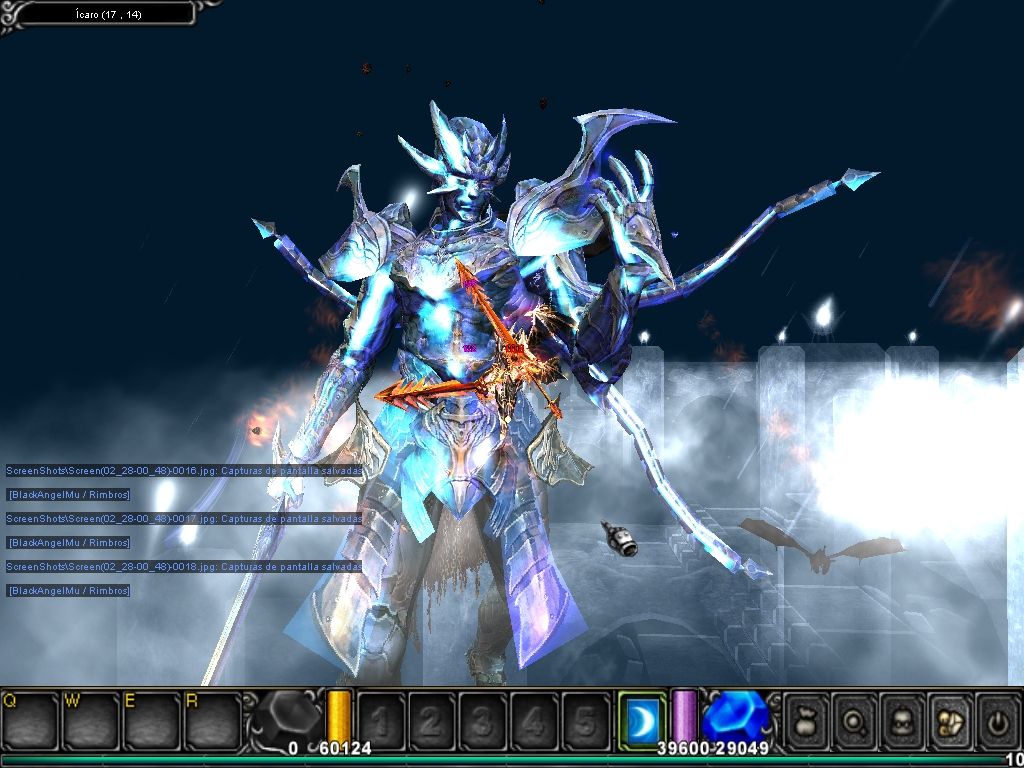Screen dimensions: 1024x768
Task: Open the inventory bag button
Action: coord(807,720)
